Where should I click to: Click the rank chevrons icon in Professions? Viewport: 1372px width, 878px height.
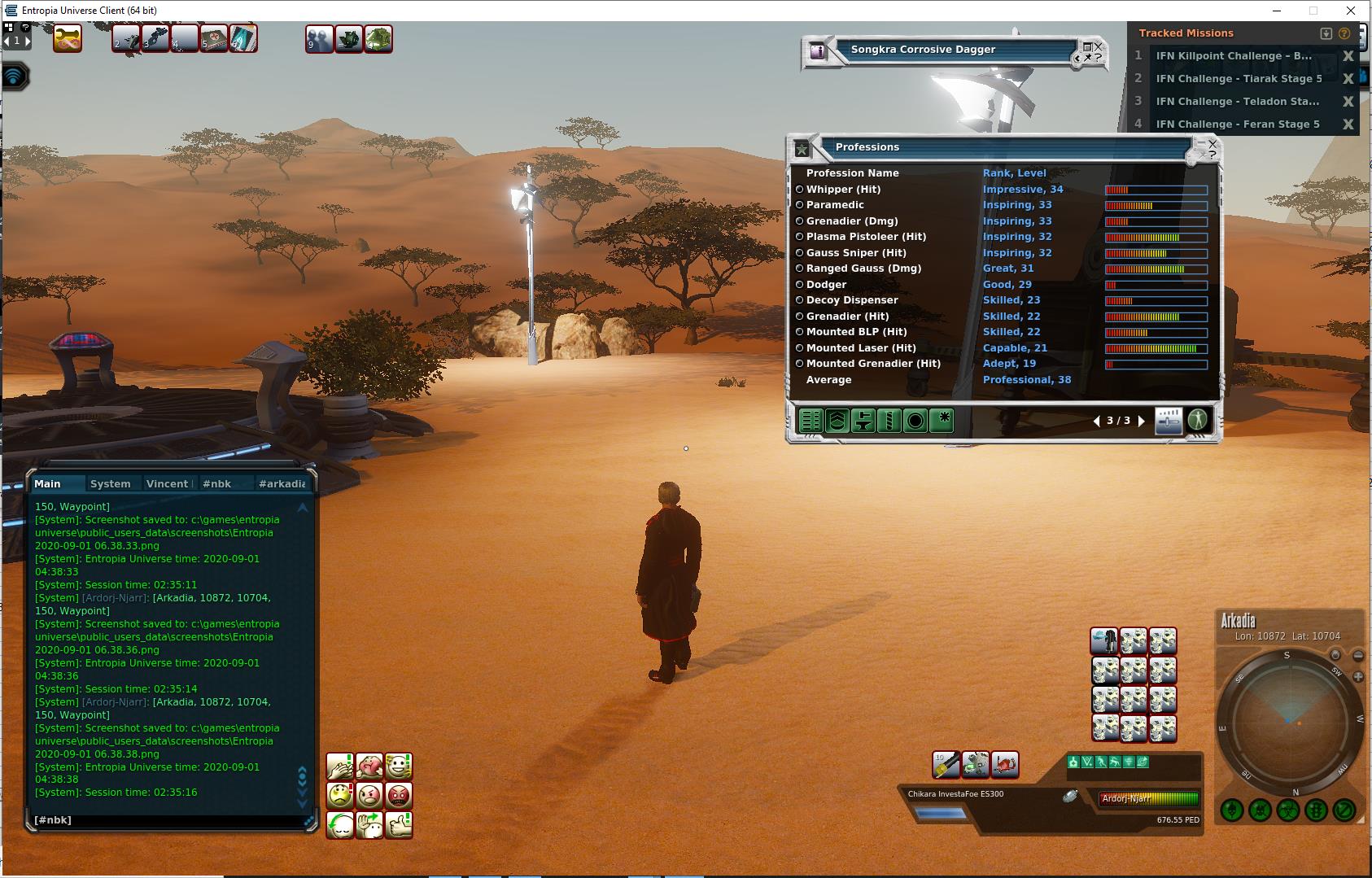pyautogui.click(x=837, y=421)
